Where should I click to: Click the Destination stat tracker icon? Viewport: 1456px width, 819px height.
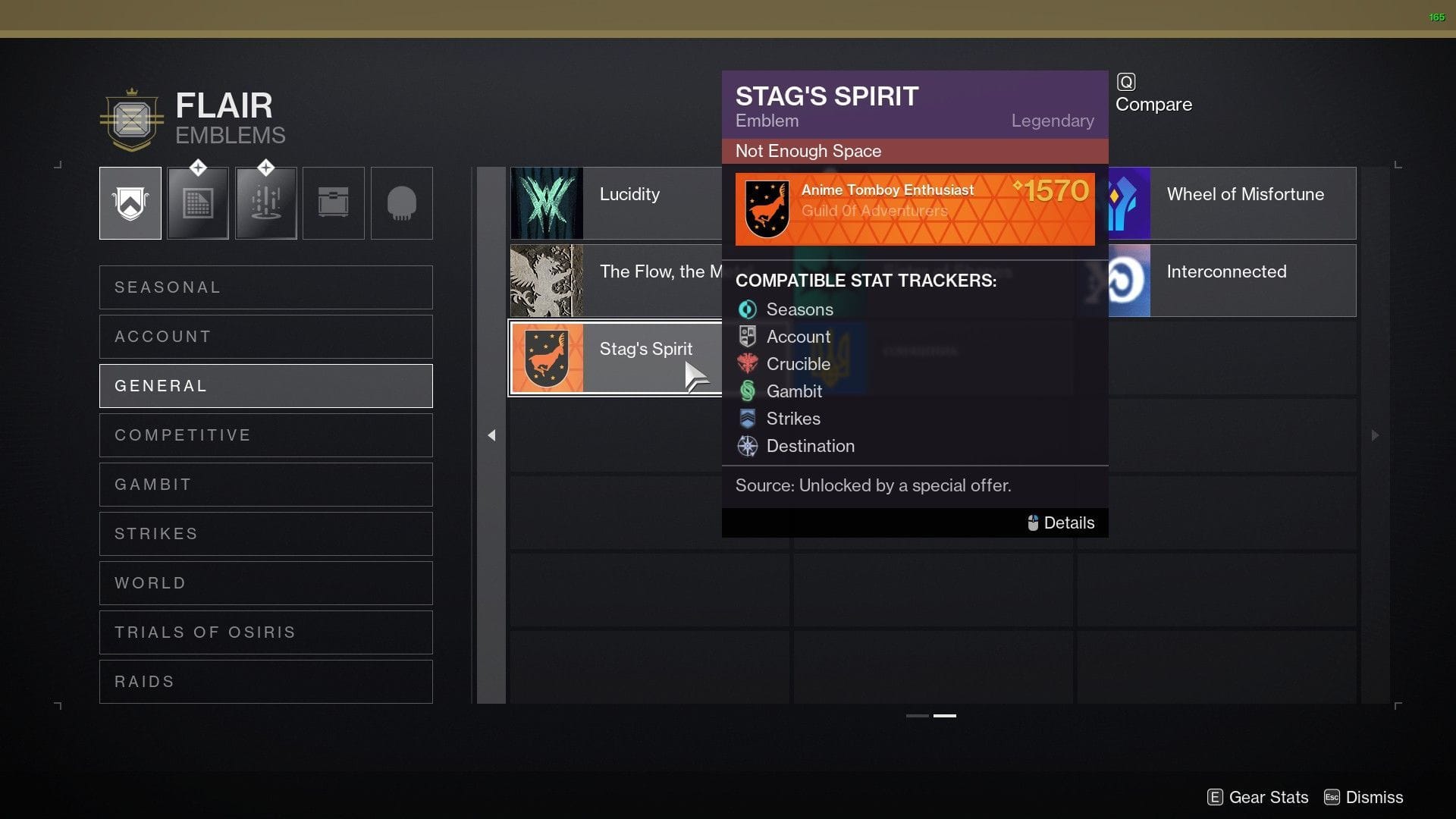(748, 447)
